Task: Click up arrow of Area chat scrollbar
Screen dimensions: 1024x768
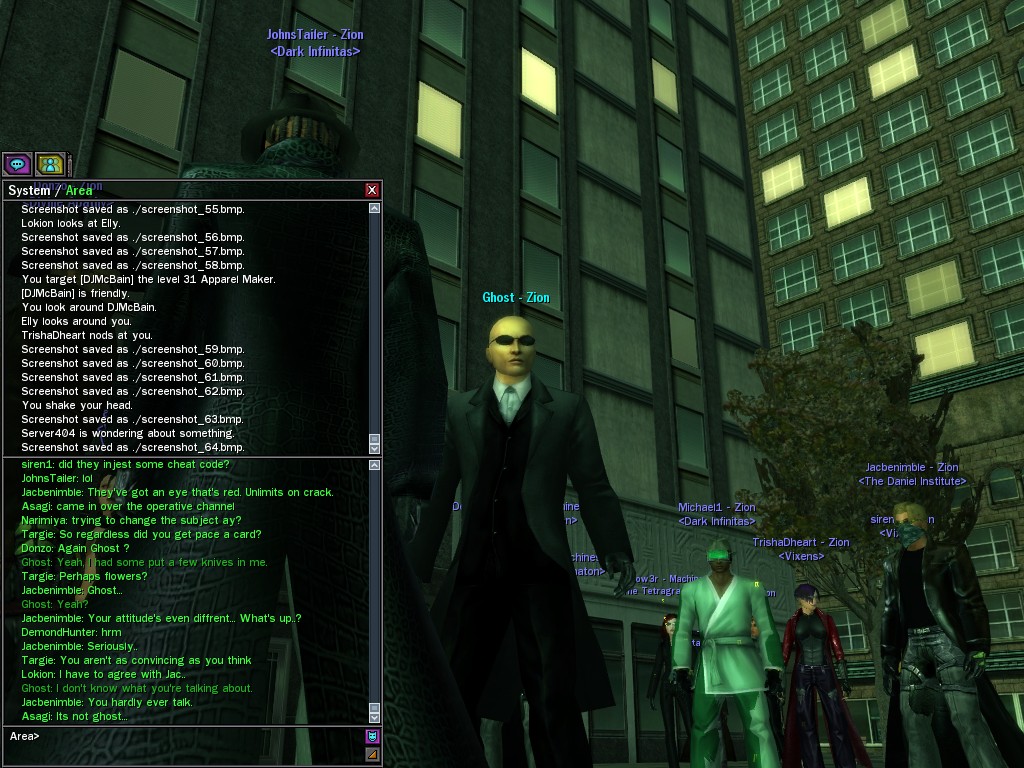Action: pos(375,465)
